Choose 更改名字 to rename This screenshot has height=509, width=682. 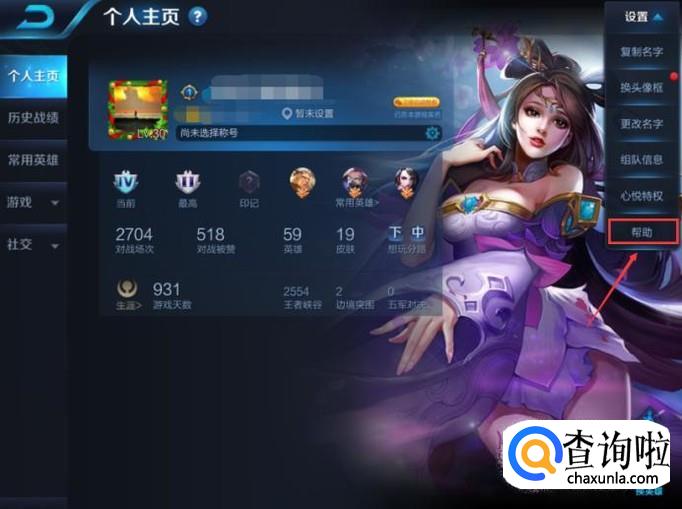click(x=642, y=124)
